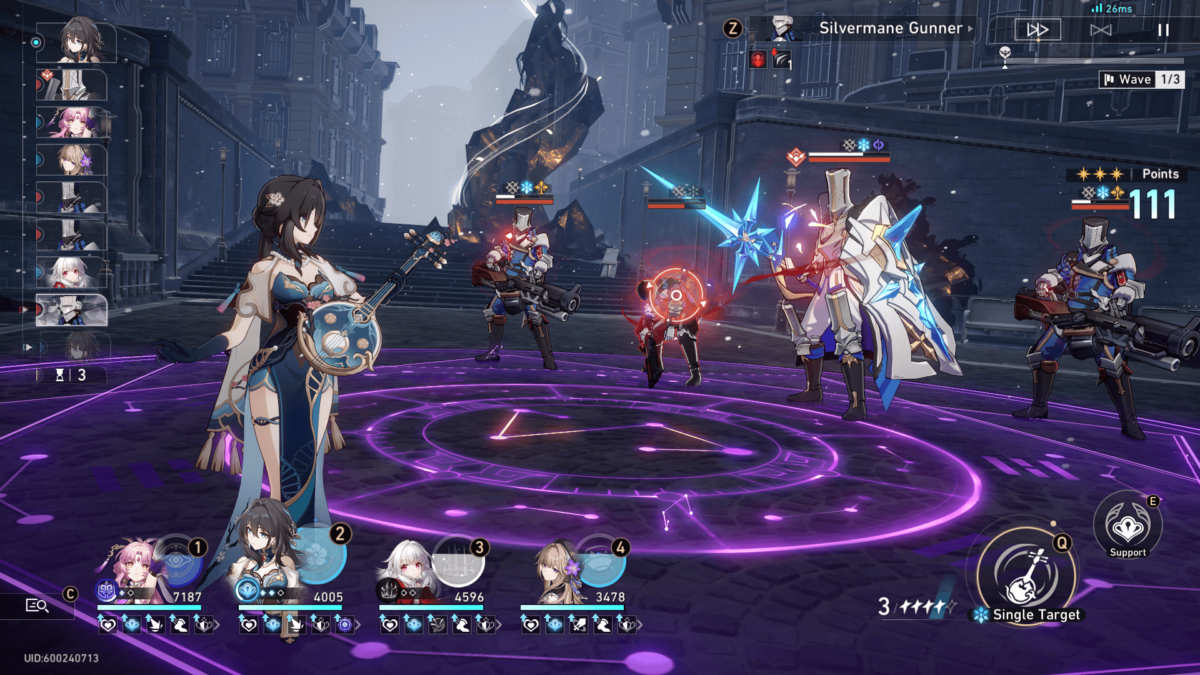
Task: Activate the white-haired character's ultimate icon
Action: 461,560
